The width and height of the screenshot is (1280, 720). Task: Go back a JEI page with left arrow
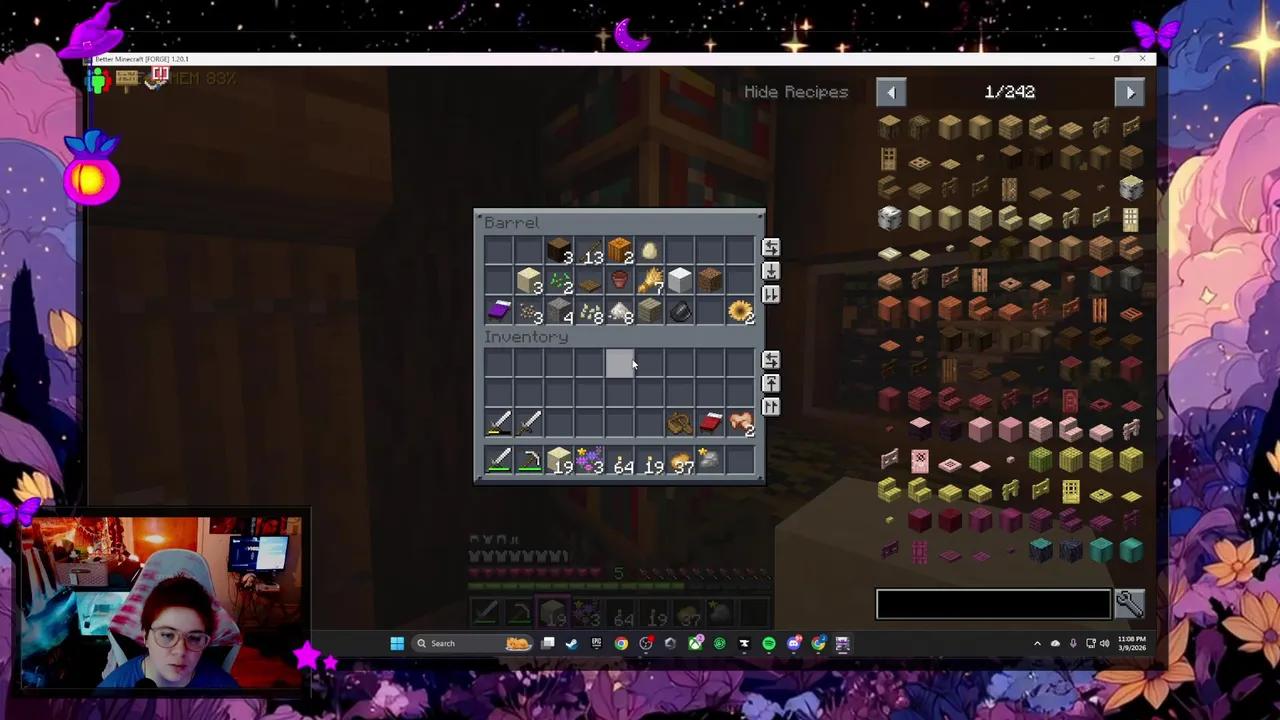tap(891, 92)
